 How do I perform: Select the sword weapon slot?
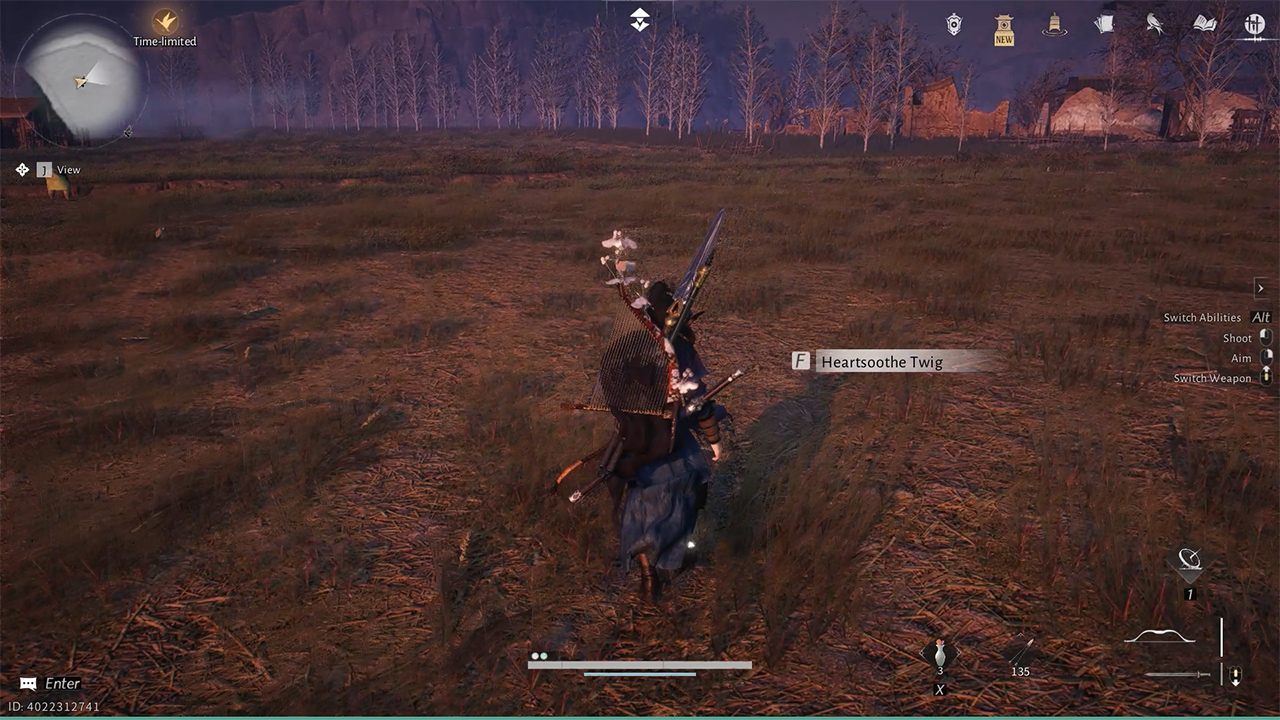pyautogui.click(x=1178, y=675)
